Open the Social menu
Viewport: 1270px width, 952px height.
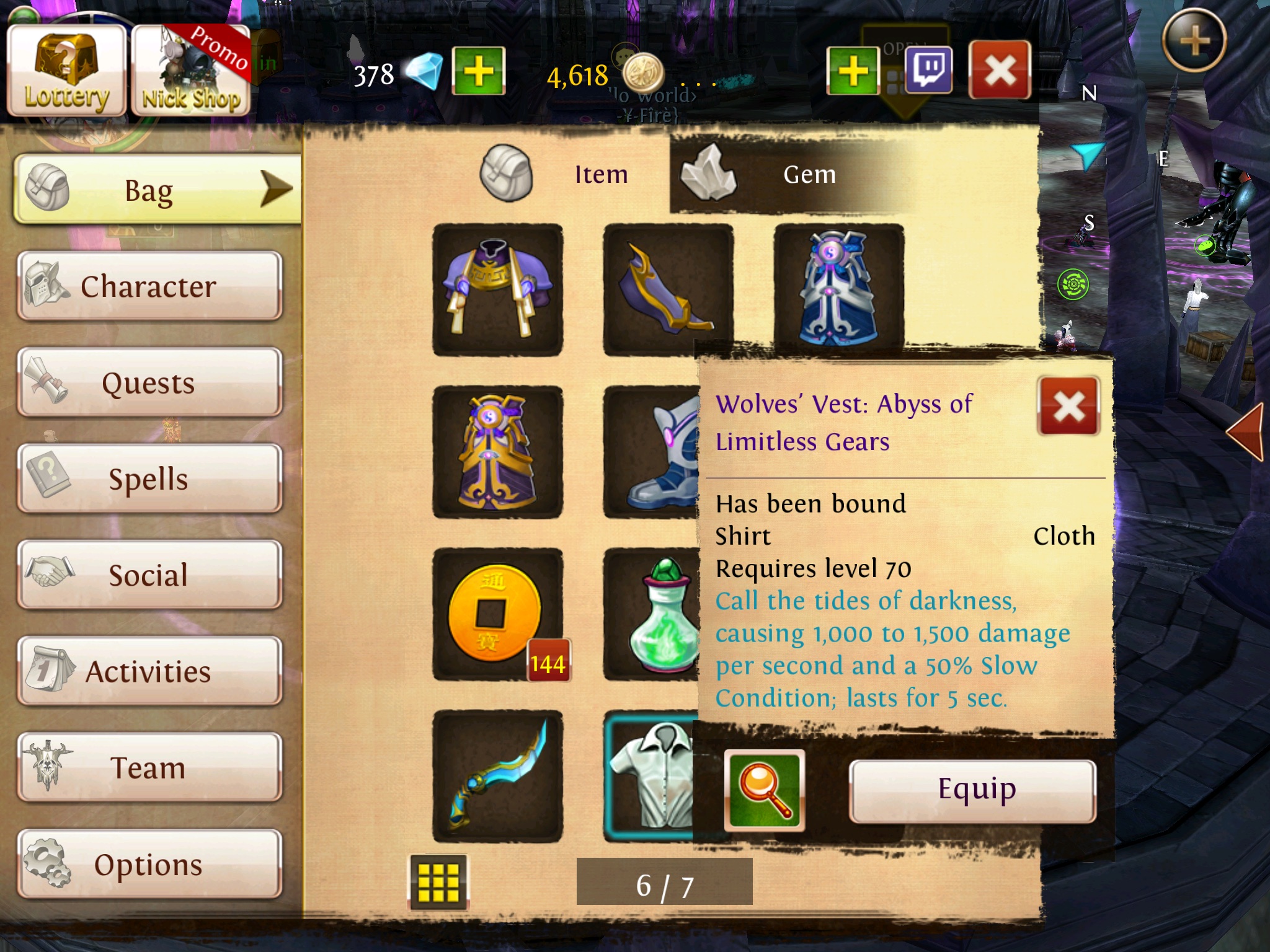point(149,575)
